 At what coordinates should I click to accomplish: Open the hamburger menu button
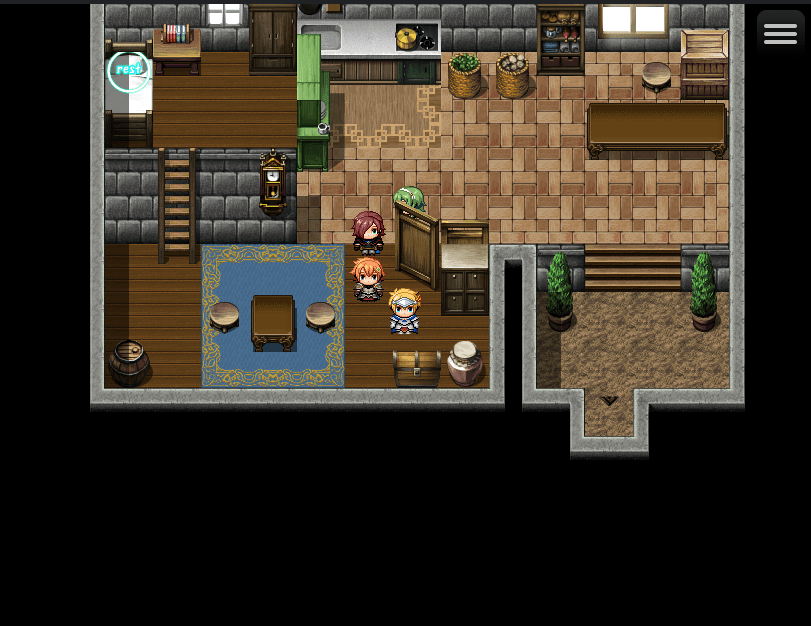point(780,34)
